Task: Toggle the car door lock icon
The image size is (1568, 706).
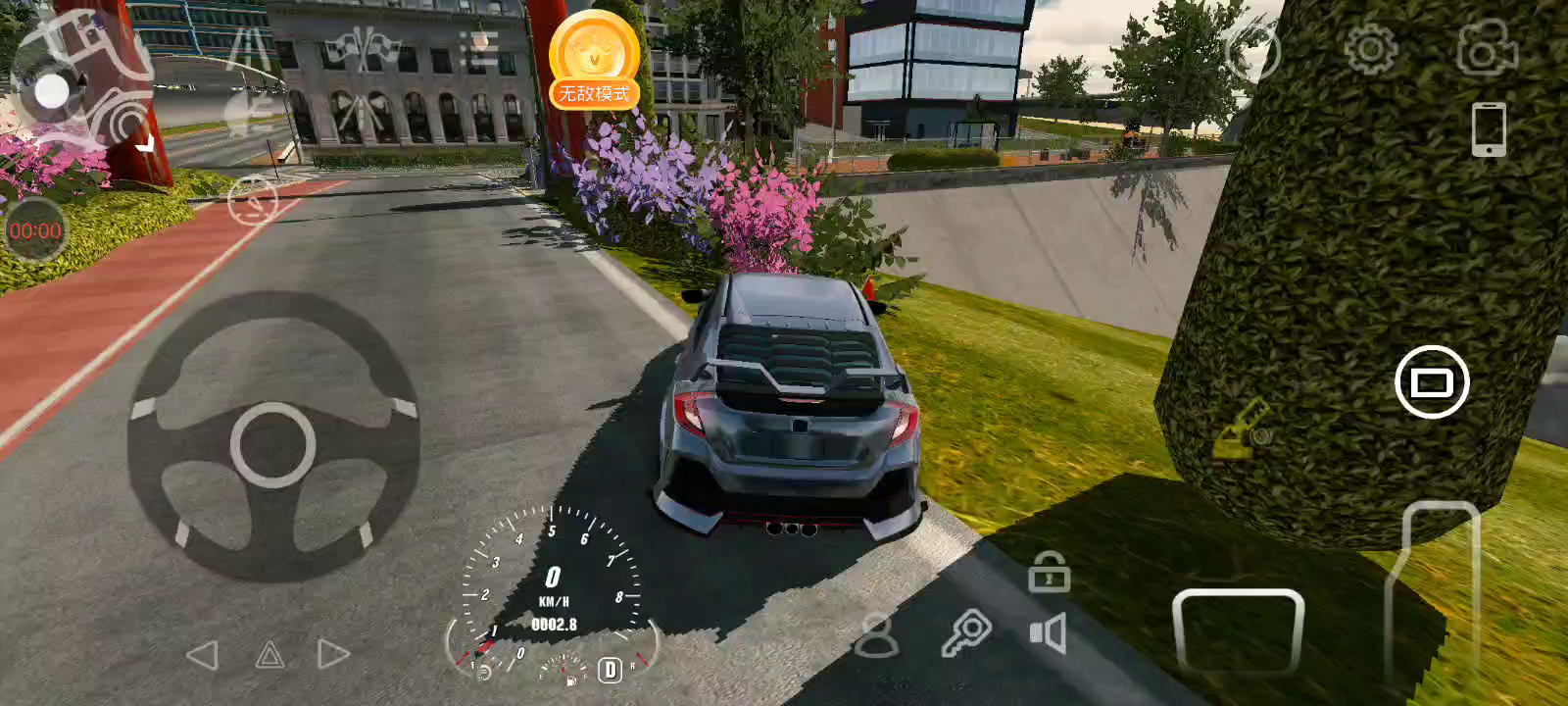Action: 1049,572
